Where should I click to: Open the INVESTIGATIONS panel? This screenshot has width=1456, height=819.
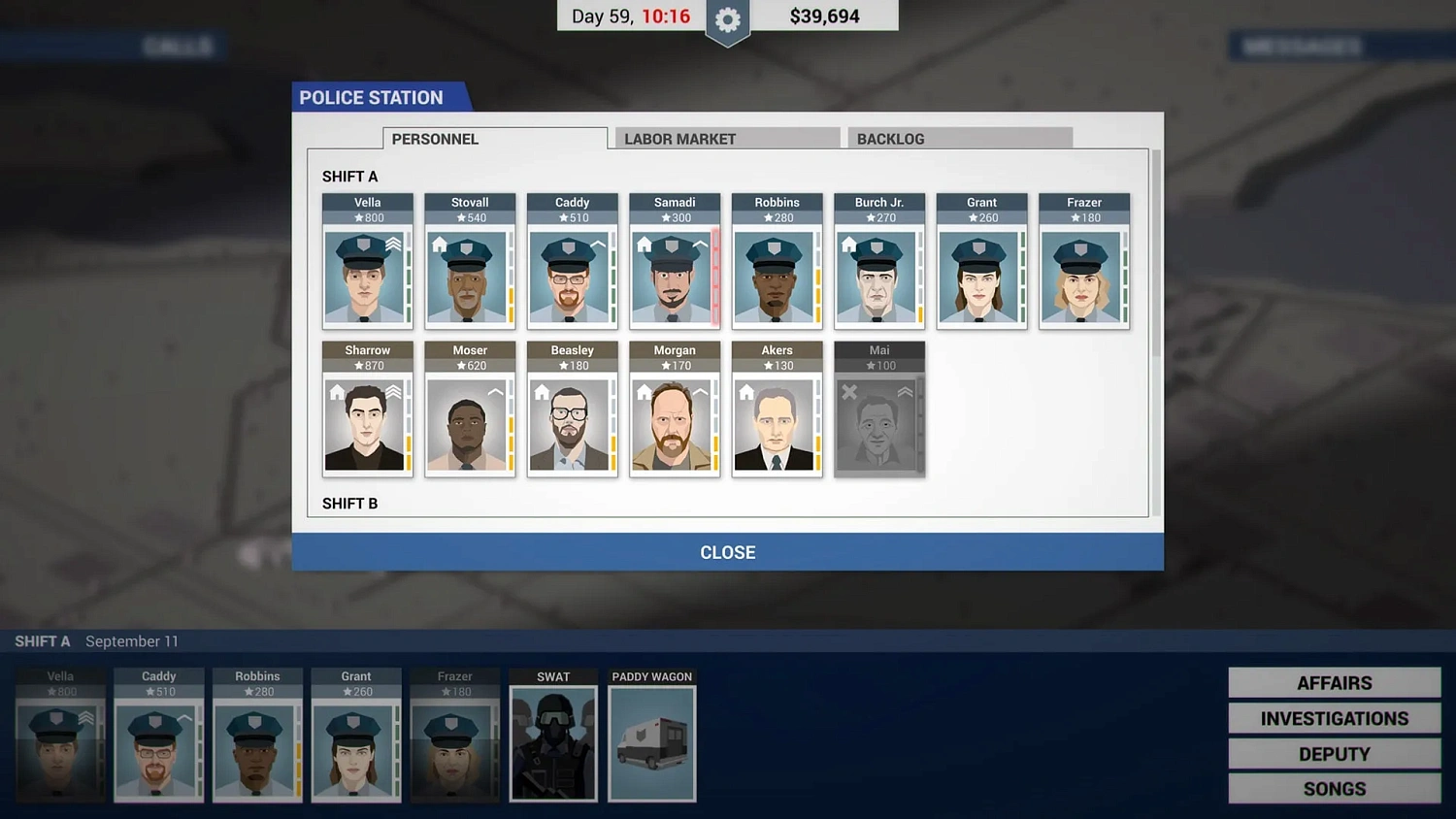pos(1334,718)
